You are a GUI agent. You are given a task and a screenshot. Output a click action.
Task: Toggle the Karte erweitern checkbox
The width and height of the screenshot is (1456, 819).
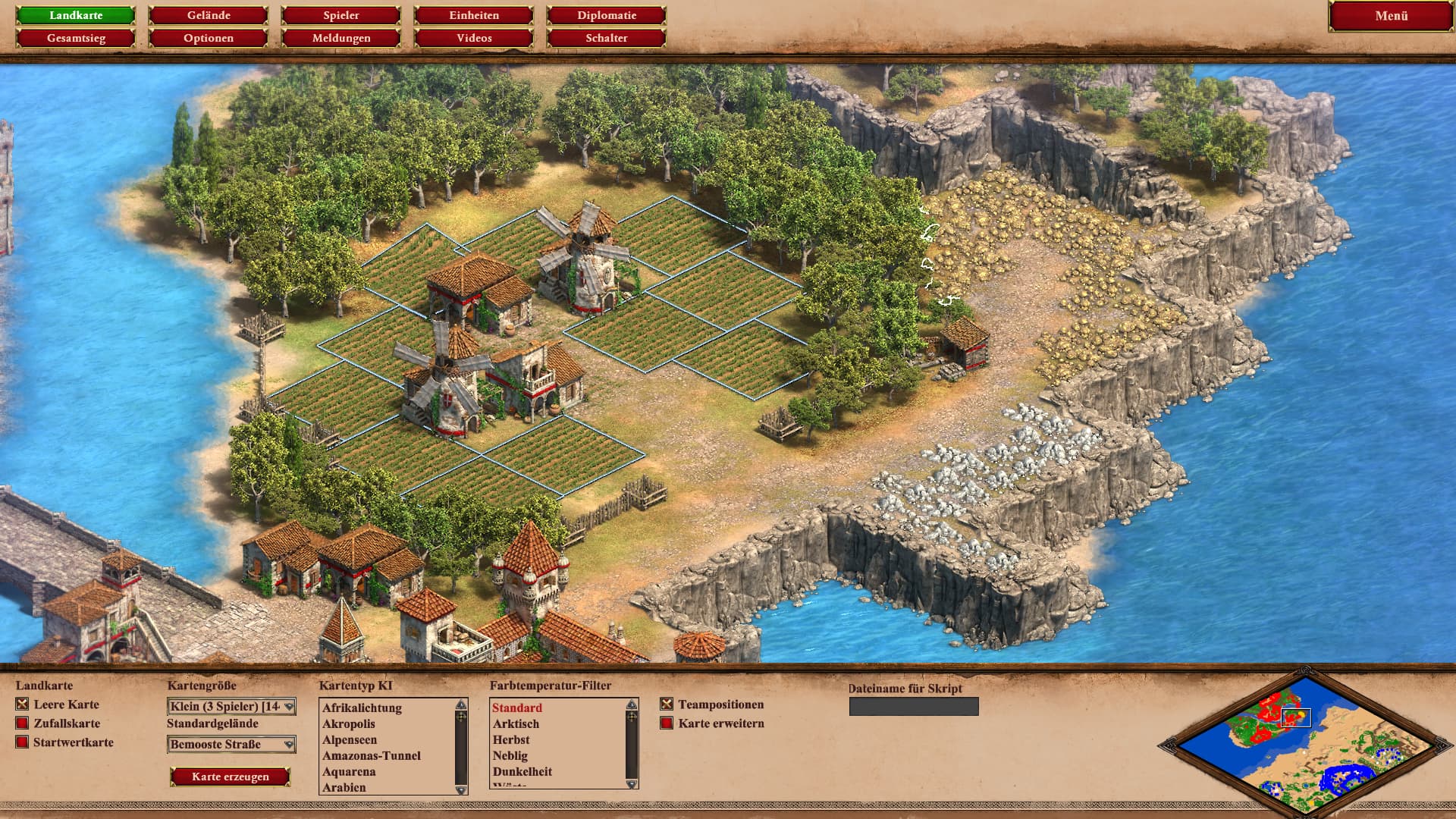(667, 723)
